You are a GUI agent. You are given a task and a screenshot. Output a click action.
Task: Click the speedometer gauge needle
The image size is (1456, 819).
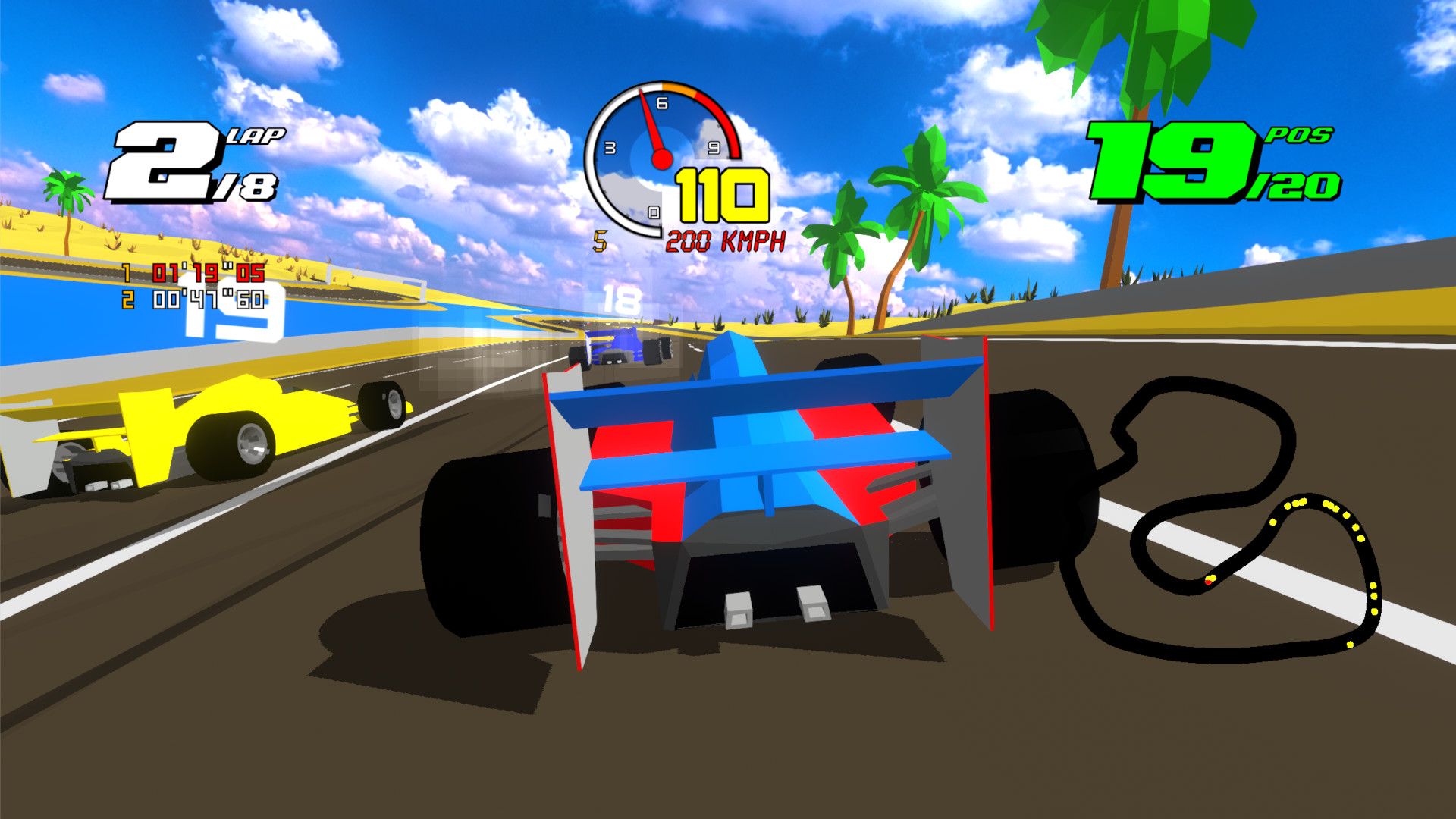click(654, 129)
